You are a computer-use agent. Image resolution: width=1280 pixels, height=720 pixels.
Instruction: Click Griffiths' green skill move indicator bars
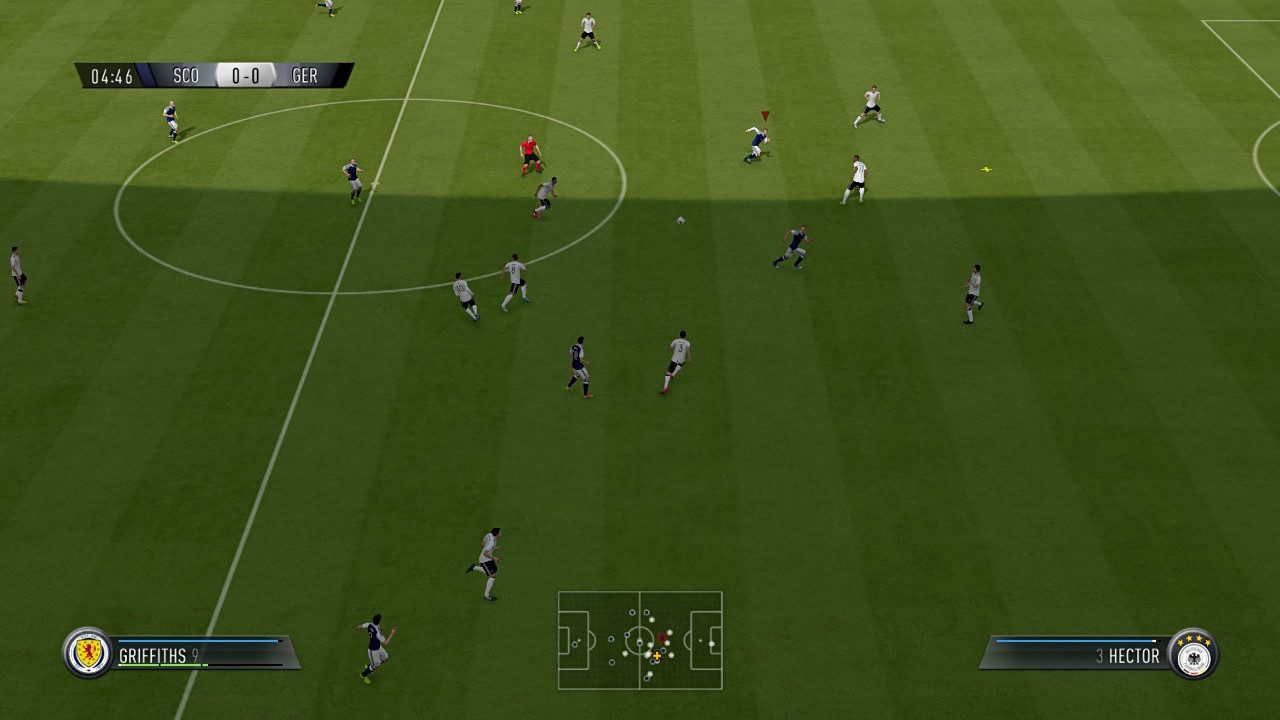pos(160,666)
